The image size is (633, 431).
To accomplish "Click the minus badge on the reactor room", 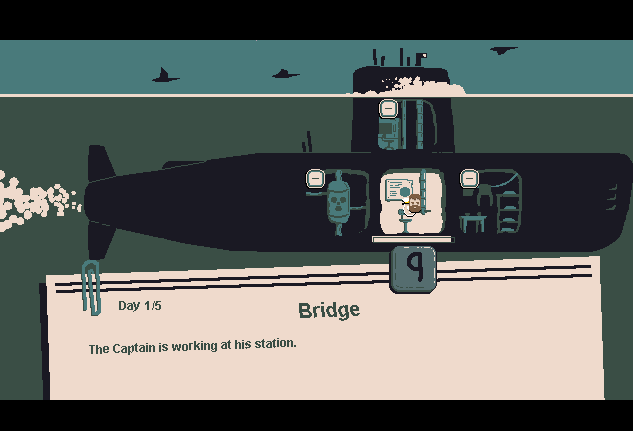I will pyautogui.click(x=314, y=178).
